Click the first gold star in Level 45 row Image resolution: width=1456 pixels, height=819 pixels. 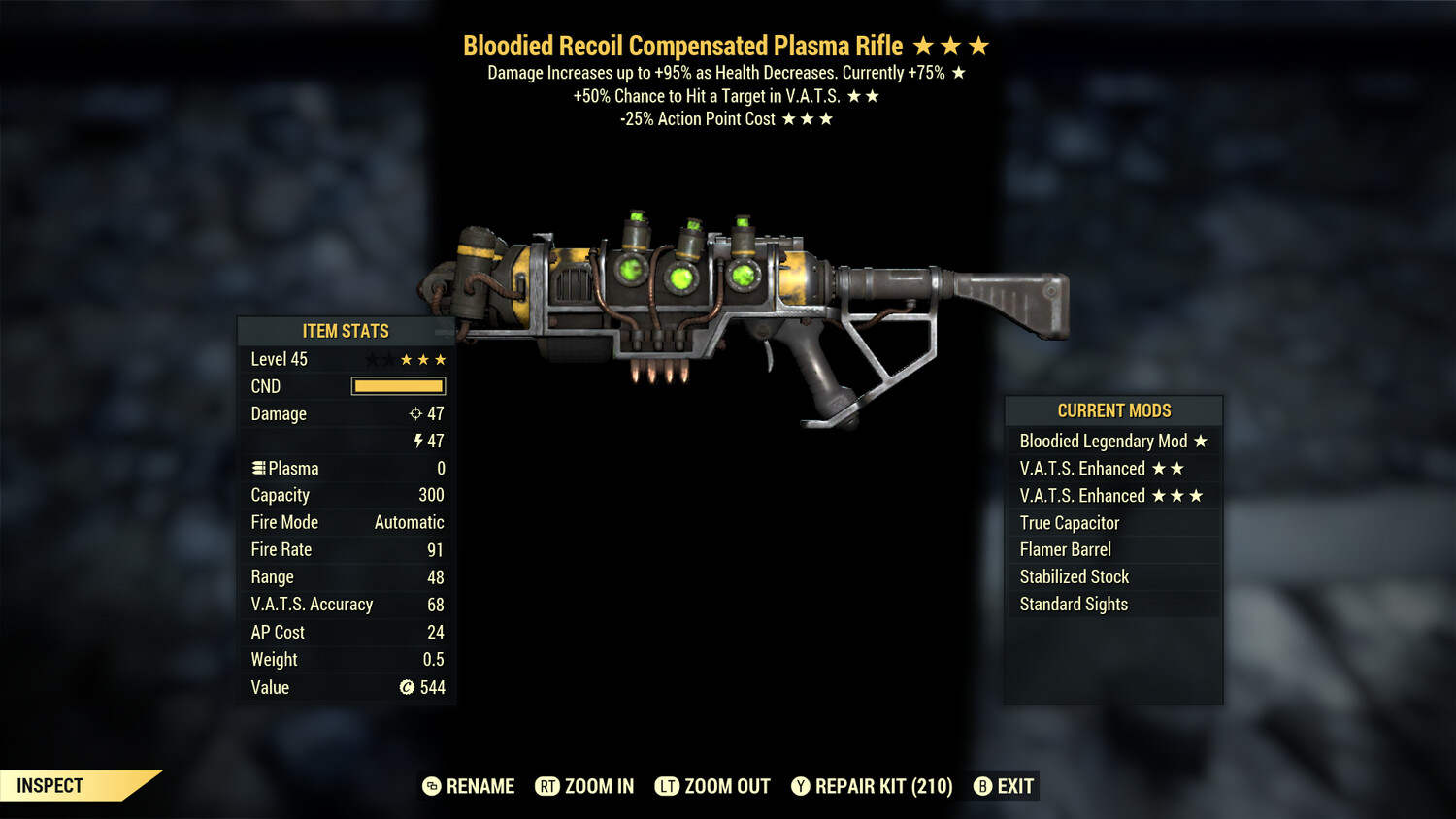coord(408,359)
